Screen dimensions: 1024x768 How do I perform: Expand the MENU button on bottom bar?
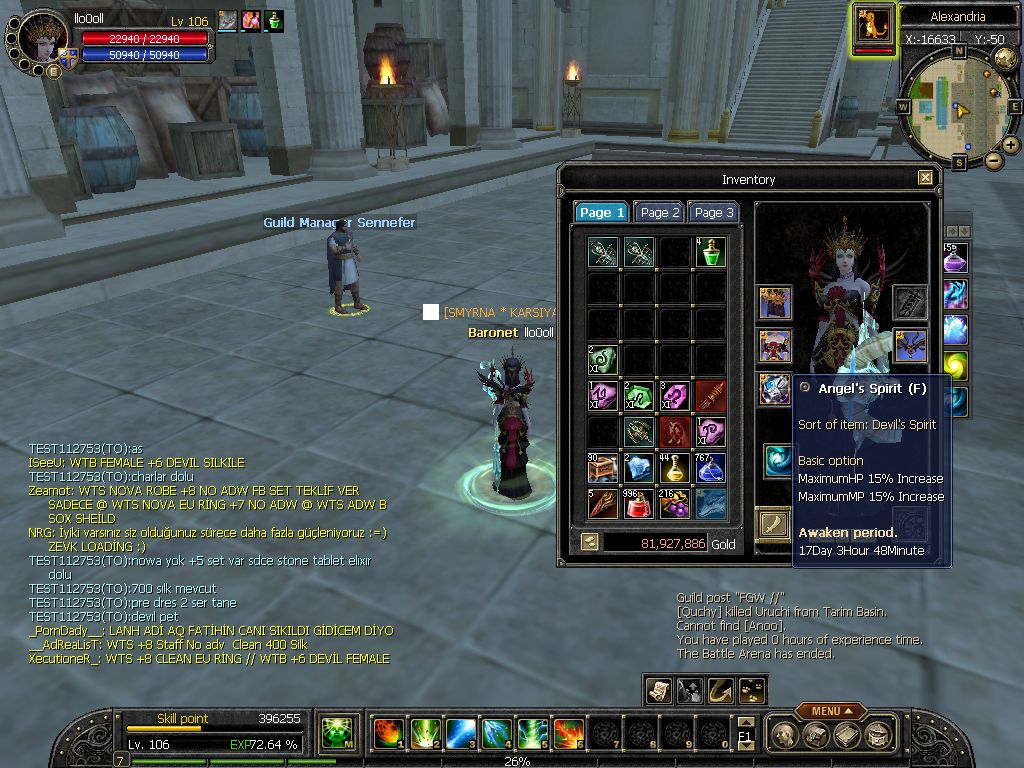831,711
